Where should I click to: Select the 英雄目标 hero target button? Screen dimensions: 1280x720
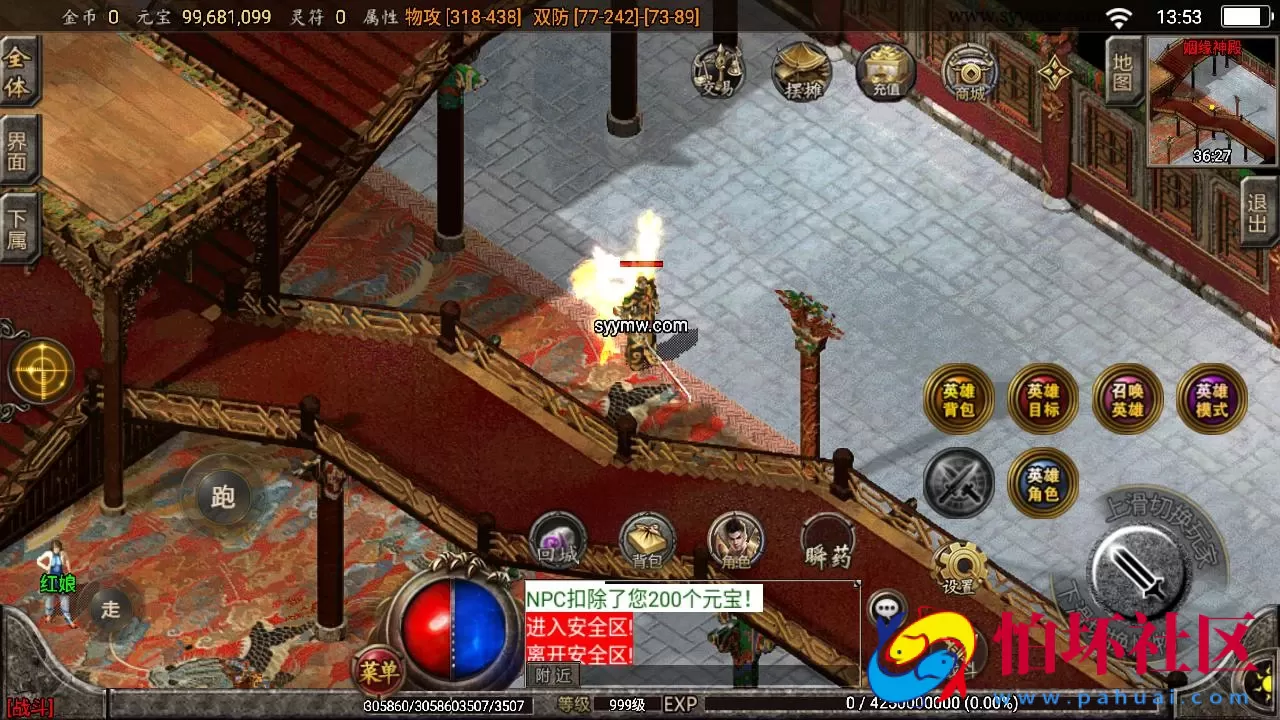1043,398
